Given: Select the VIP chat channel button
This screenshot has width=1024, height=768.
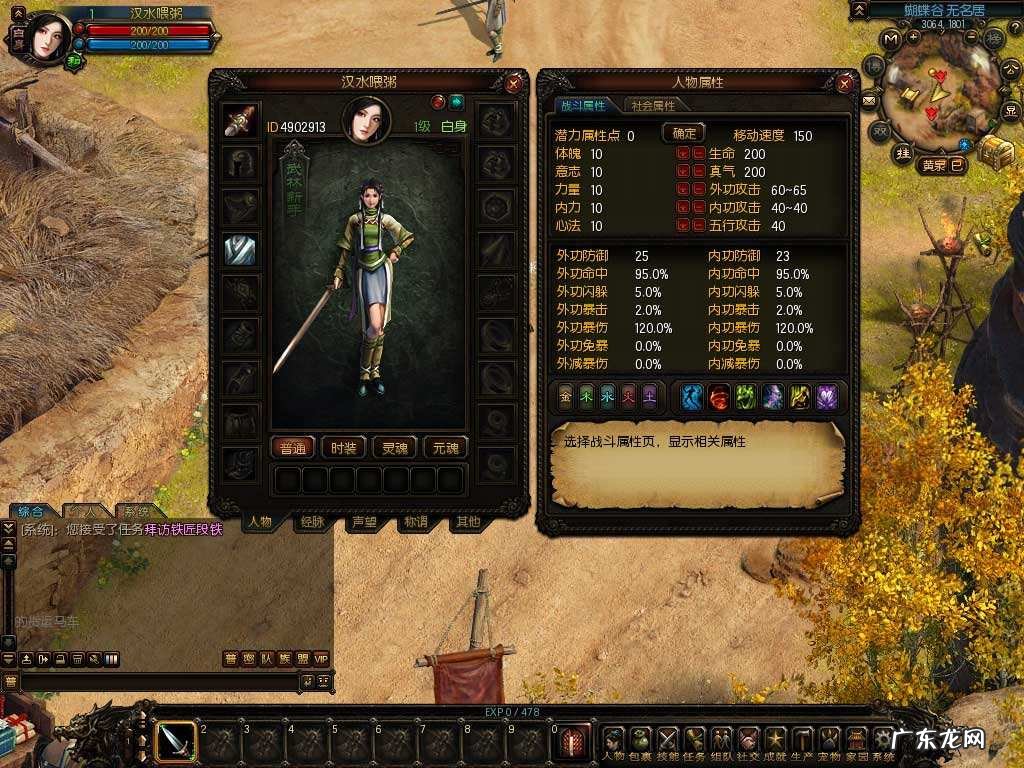Looking at the screenshot, I should pyautogui.click(x=321, y=659).
